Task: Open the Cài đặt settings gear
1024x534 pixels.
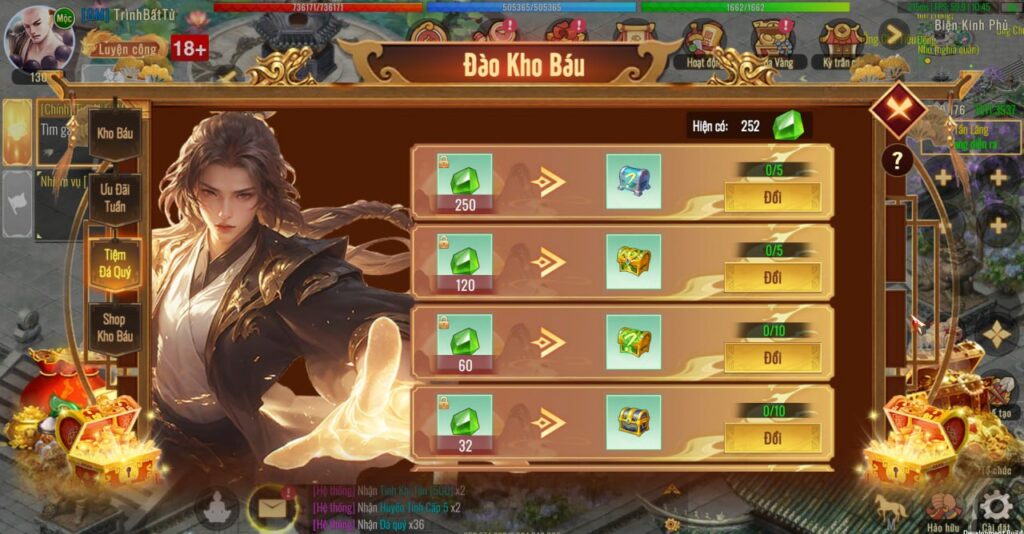Action: tap(995, 507)
